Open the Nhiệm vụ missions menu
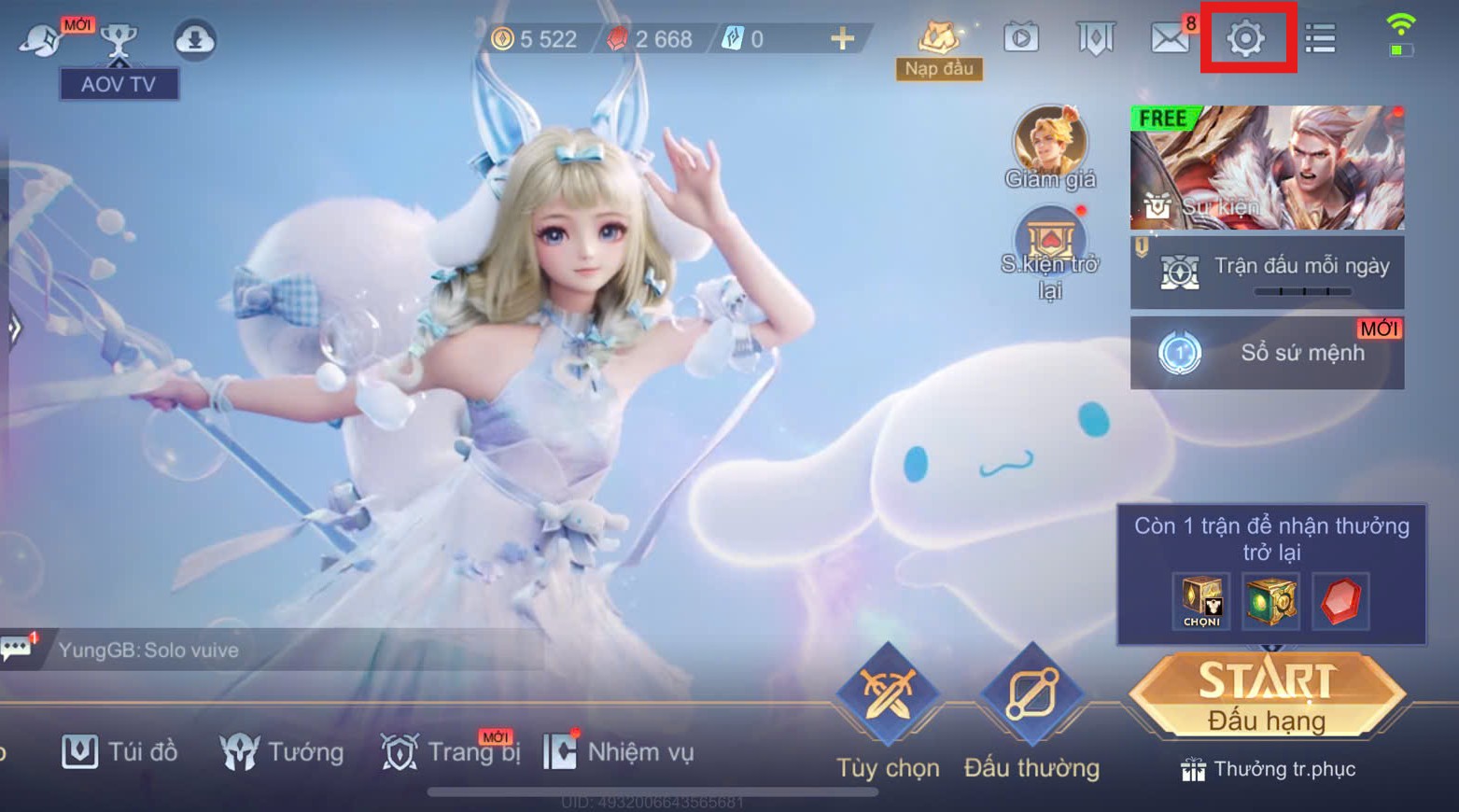 (x=619, y=751)
